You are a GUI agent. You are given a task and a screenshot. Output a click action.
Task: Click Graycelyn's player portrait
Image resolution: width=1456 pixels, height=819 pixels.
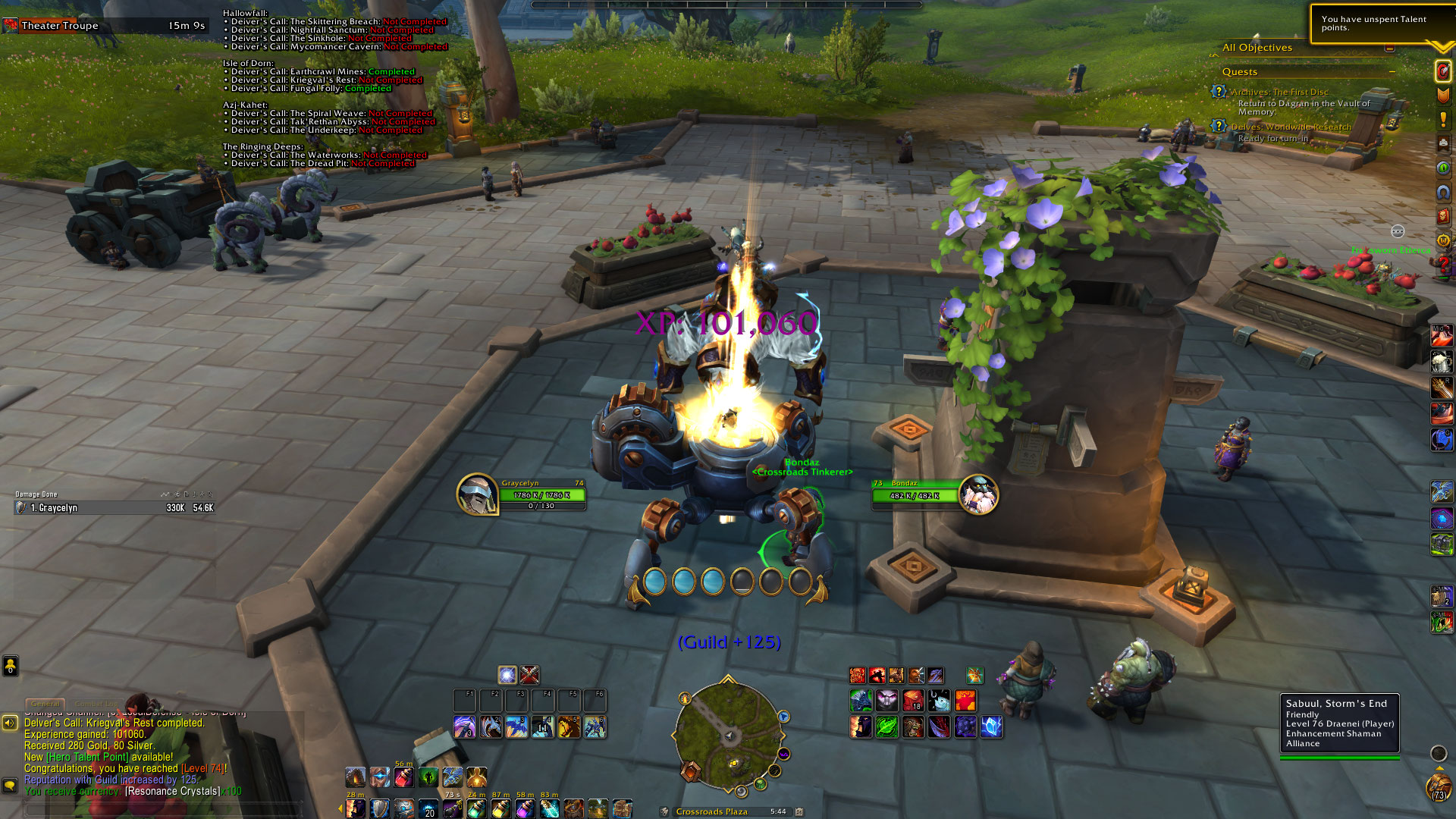point(476,494)
